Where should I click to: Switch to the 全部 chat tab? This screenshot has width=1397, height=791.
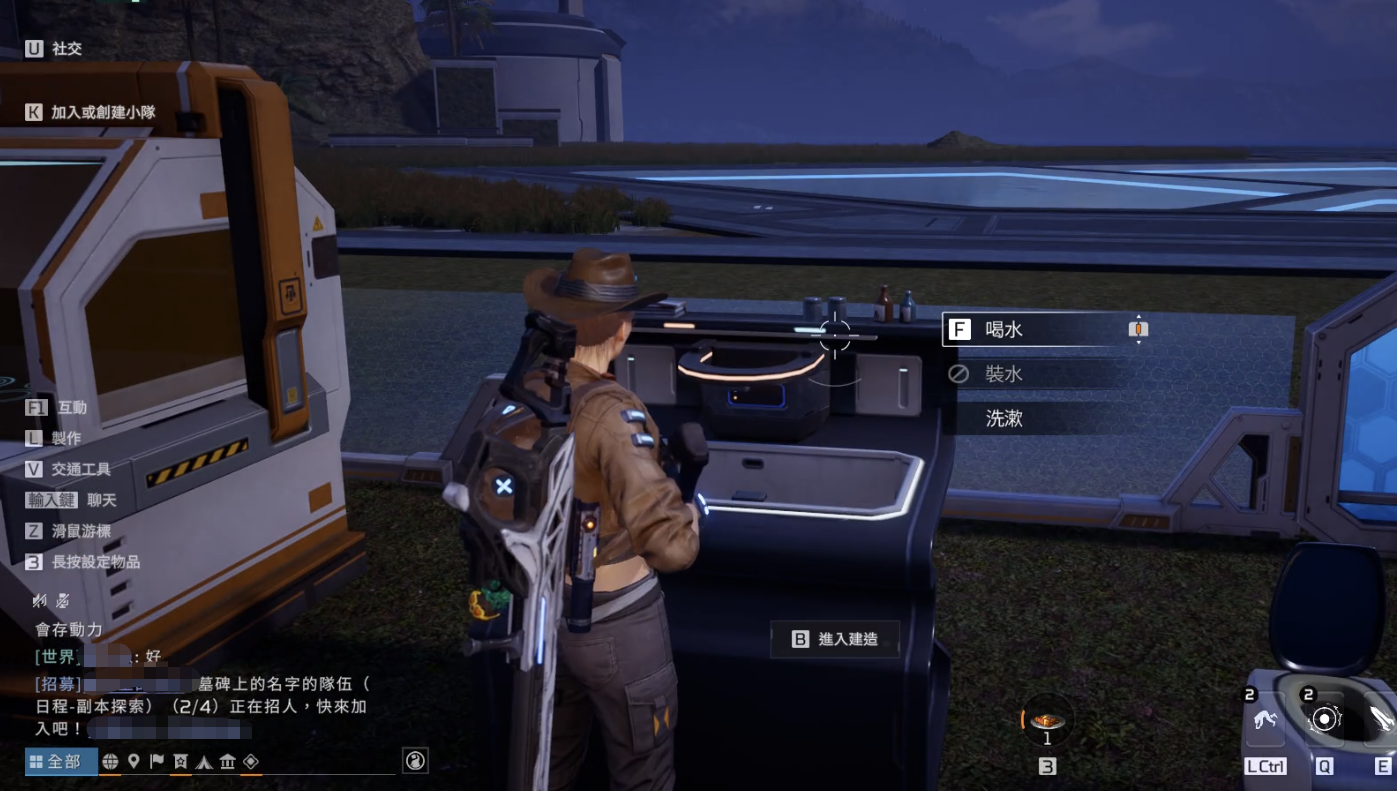62,762
